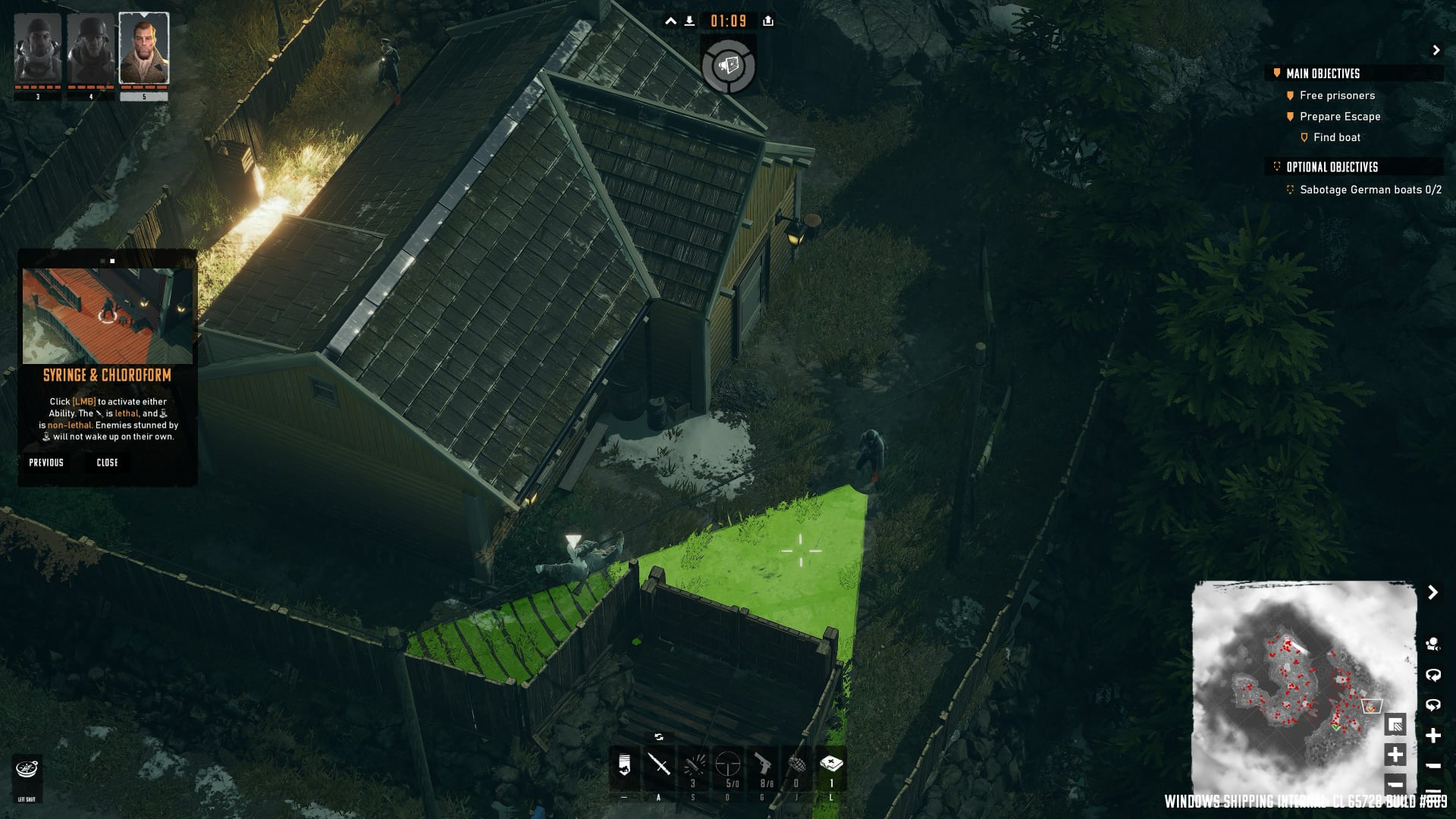This screenshot has width=1456, height=819.
Task: Select the character portrait numbered 3
Action: coord(38,49)
